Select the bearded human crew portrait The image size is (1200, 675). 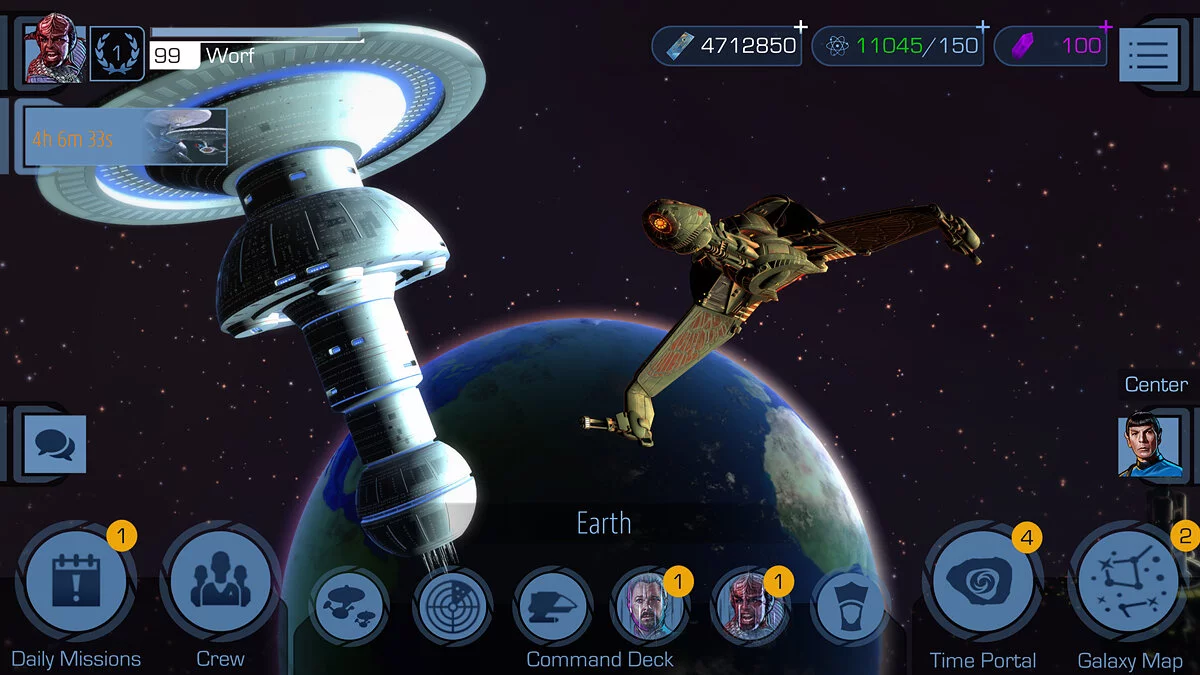(650, 605)
